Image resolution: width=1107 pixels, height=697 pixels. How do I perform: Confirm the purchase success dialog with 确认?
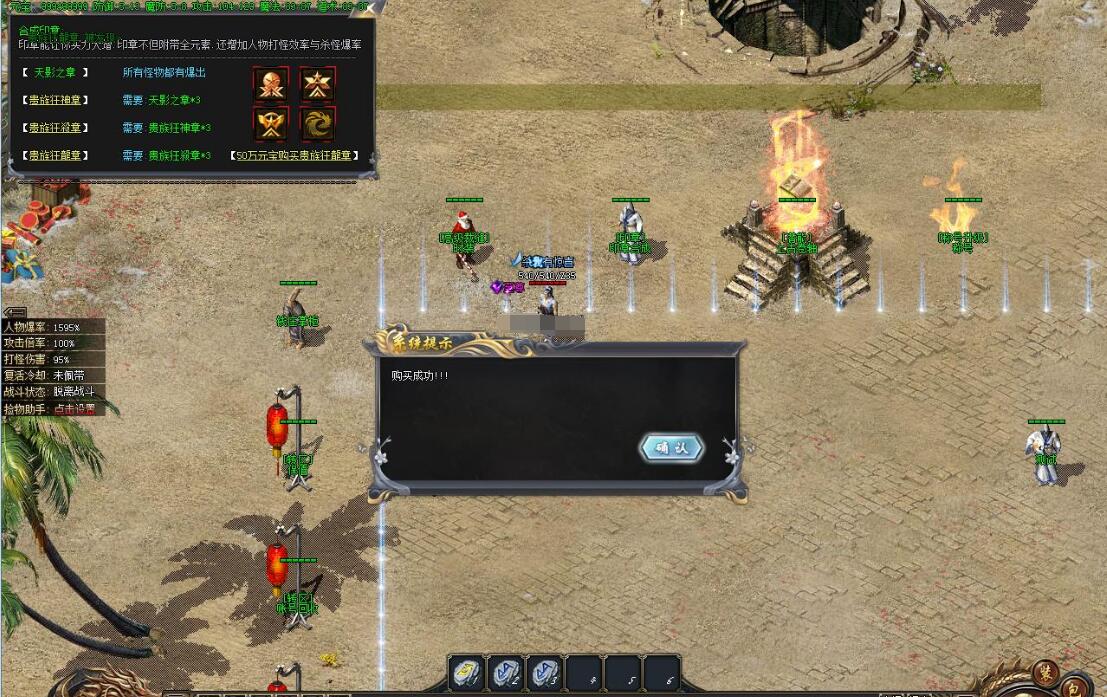[671, 448]
